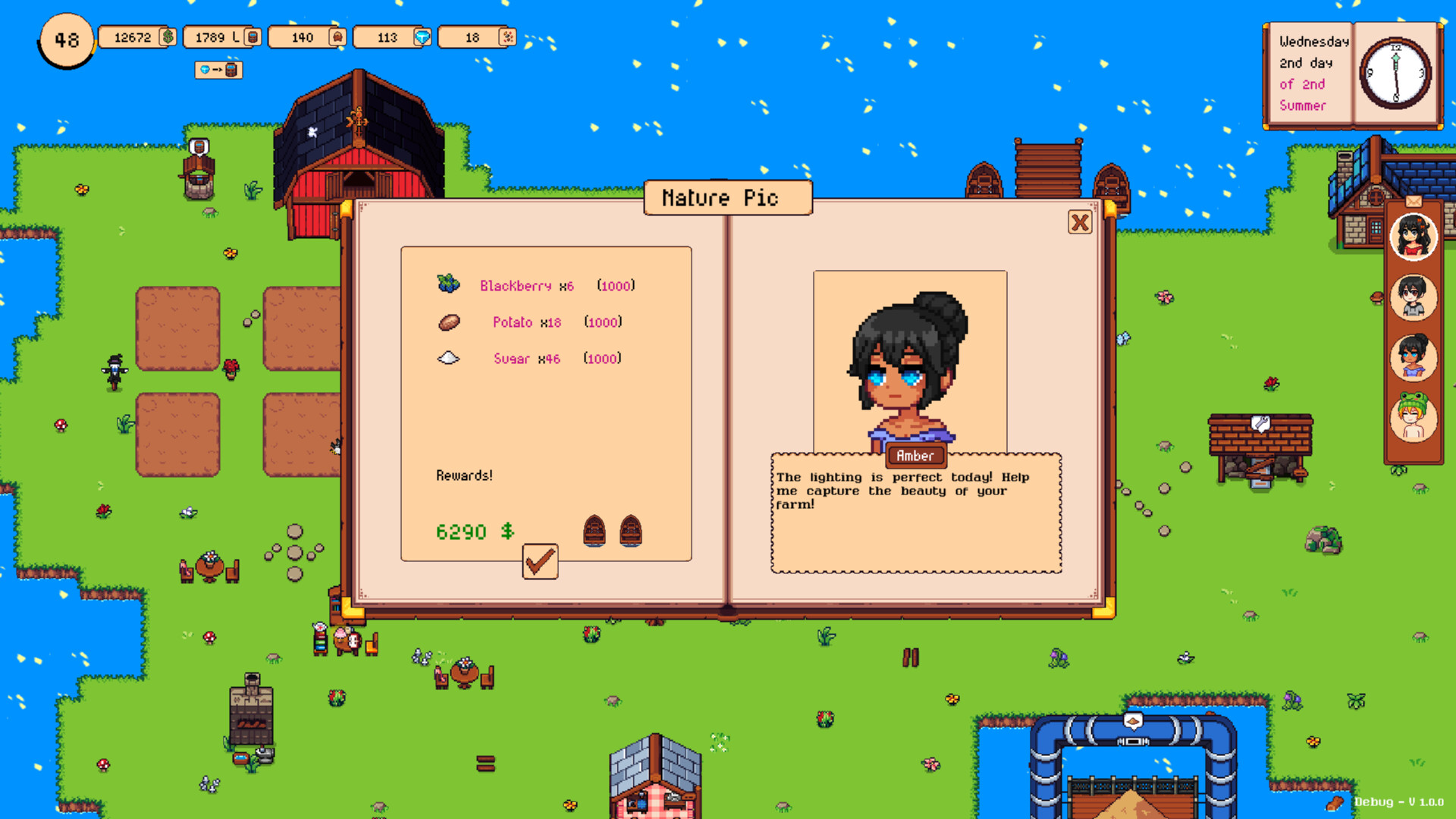
Task: Click the barrel icon beside 1789 L
Action: tap(253, 36)
